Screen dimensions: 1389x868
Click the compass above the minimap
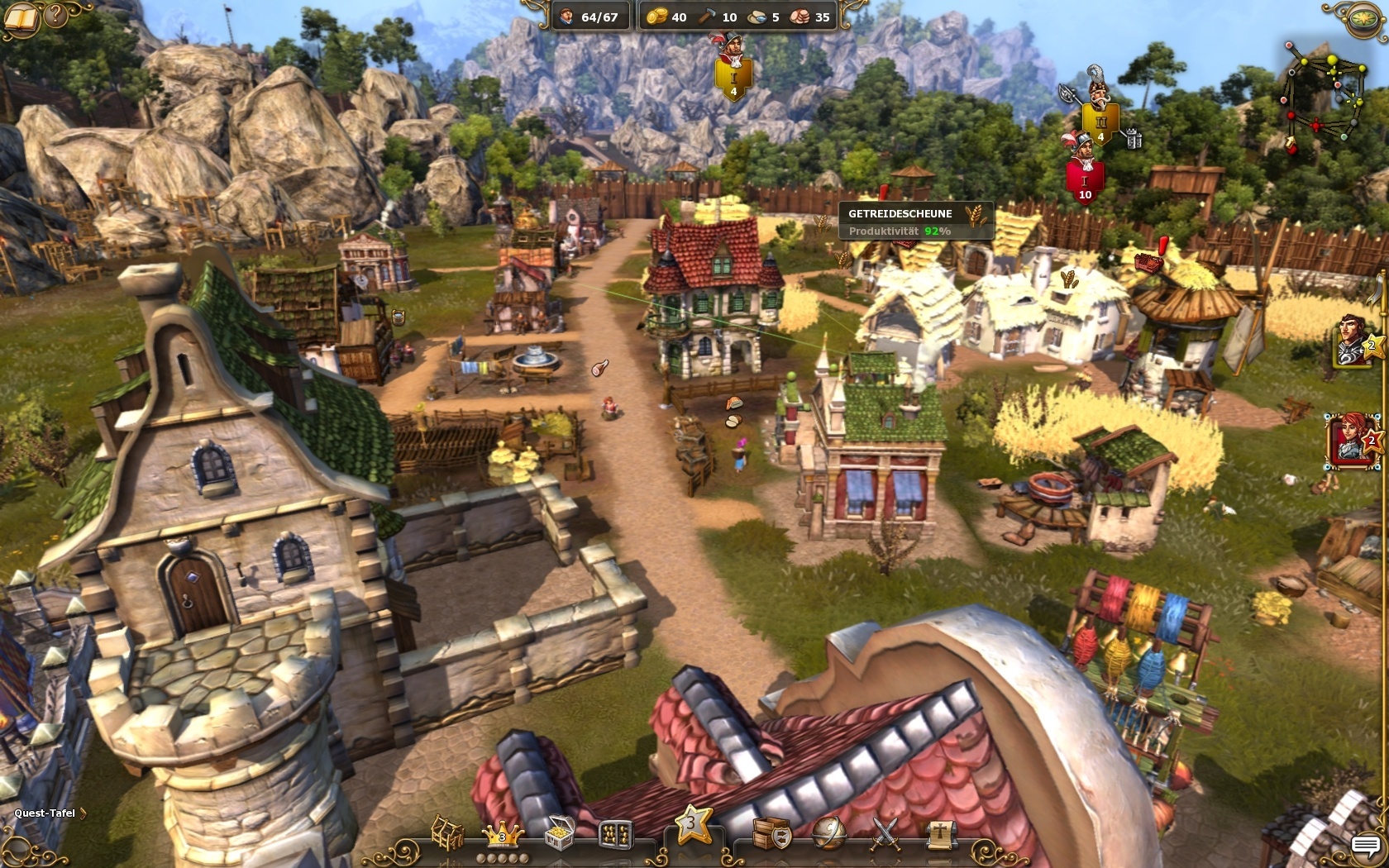coord(1363,18)
